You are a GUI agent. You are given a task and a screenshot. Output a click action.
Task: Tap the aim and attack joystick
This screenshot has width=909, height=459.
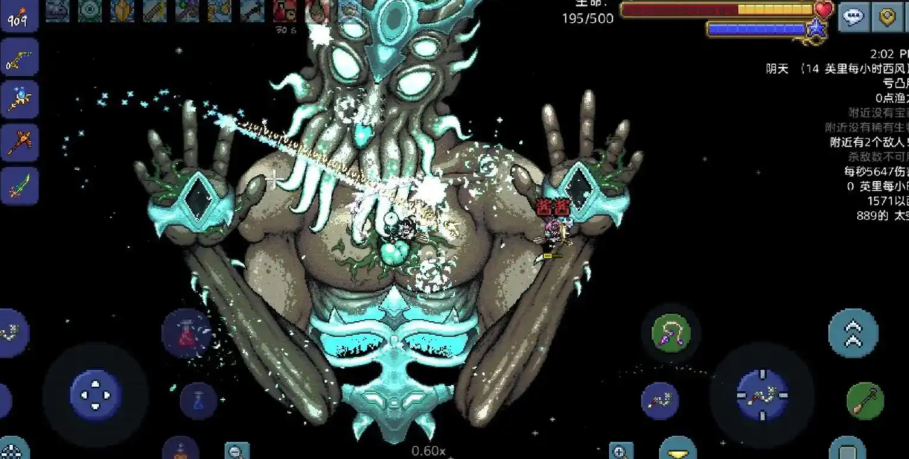[762, 394]
